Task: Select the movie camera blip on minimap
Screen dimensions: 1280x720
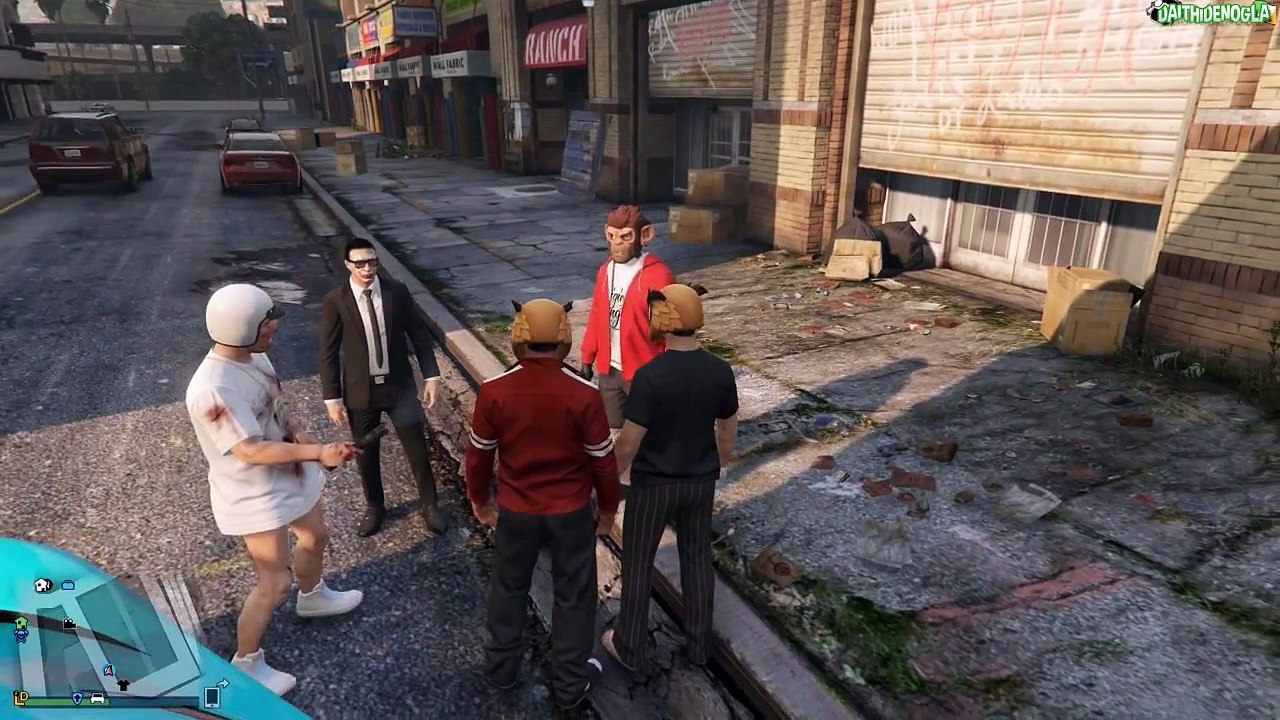Action: [70, 624]
